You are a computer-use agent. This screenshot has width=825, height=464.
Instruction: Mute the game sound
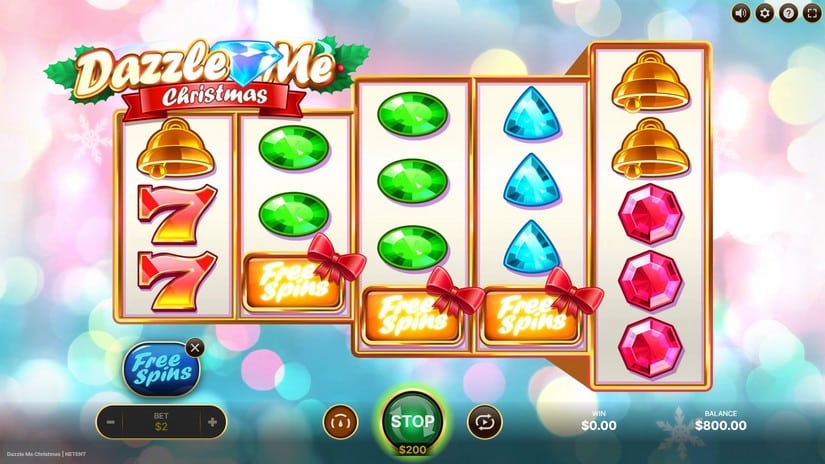741,13
